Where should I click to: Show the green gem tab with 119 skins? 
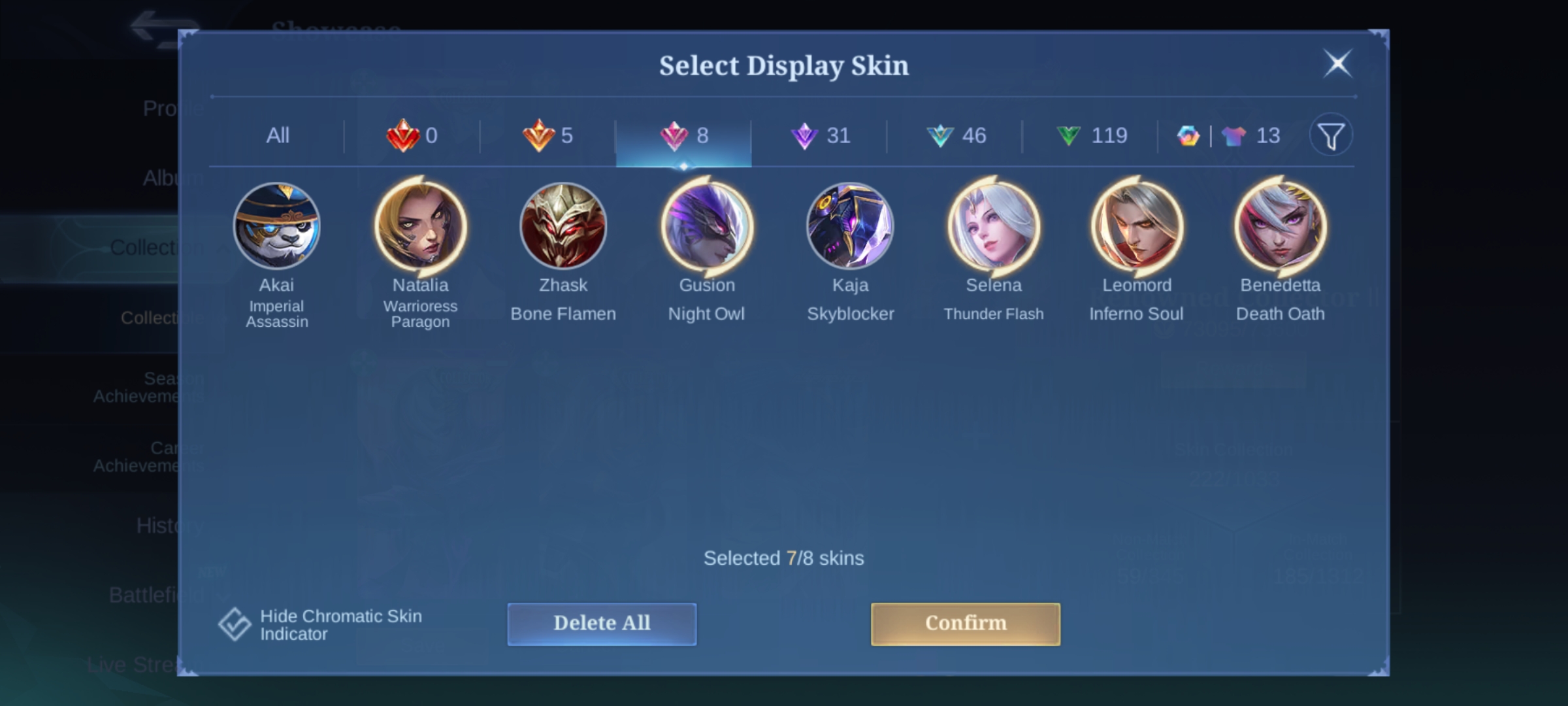(x=1091, y=136)
